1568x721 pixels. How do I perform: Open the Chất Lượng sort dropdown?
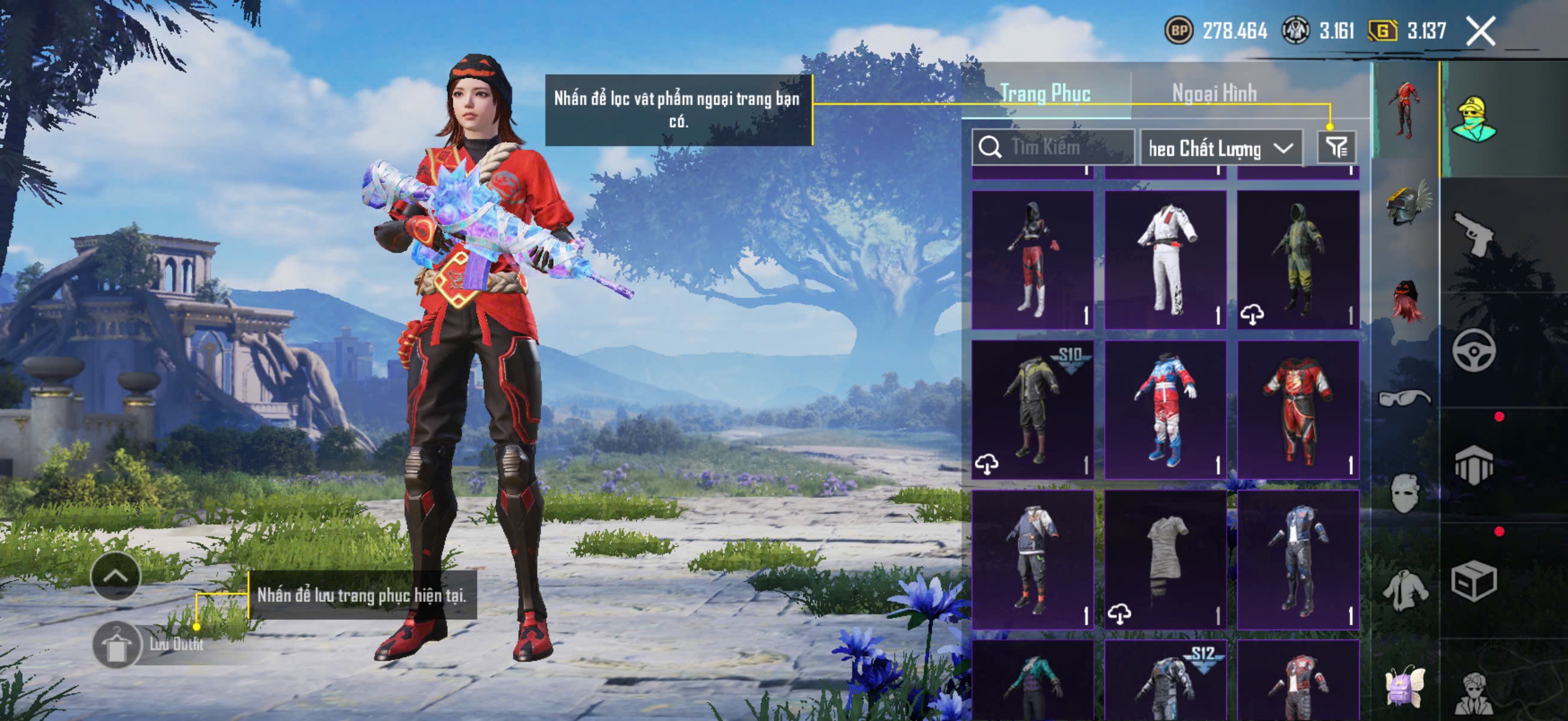pos(1221,148)
